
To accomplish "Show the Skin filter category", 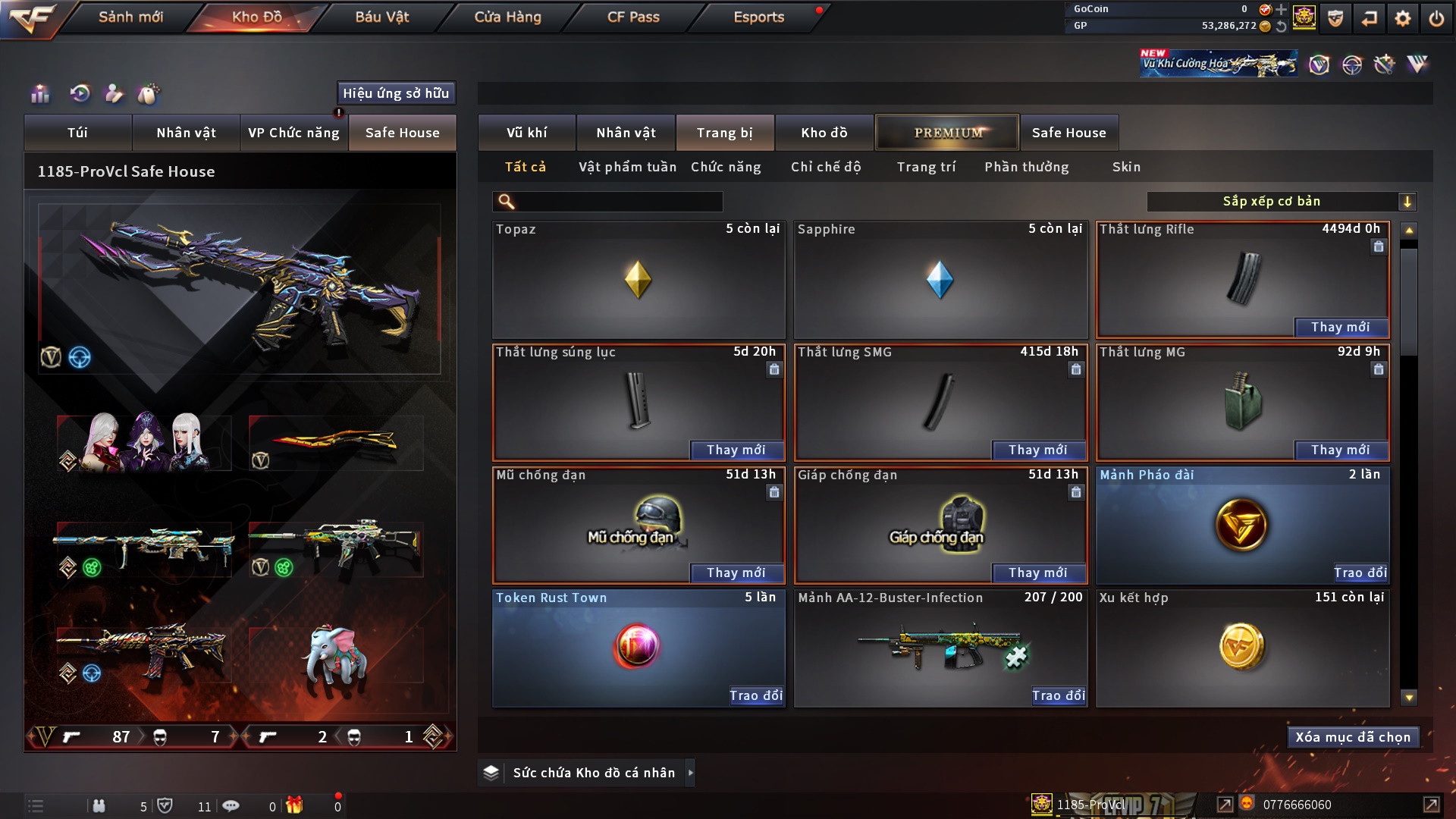I will click(1126, 167).
